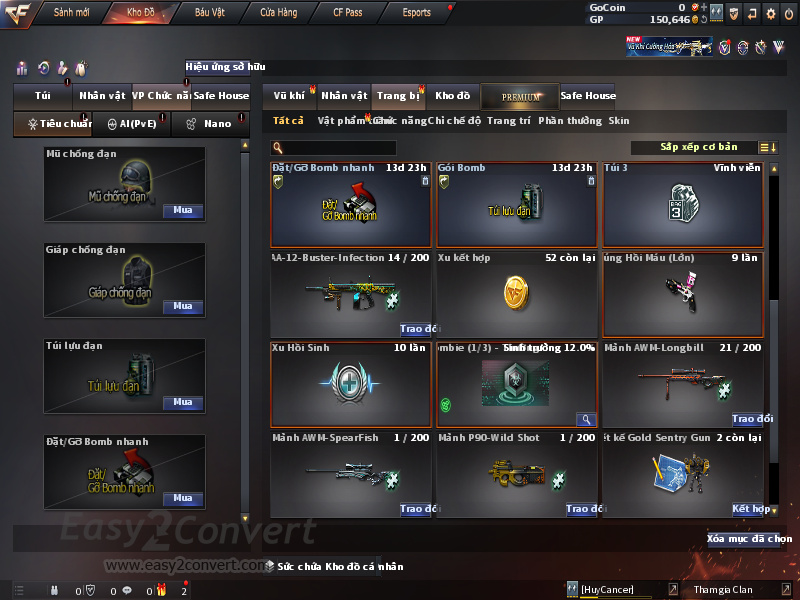Image resolution: width=800 pixels, height=600 pixels.
Task: Buy the Mũ chống đạn helmet
Action: pos(183,211)
